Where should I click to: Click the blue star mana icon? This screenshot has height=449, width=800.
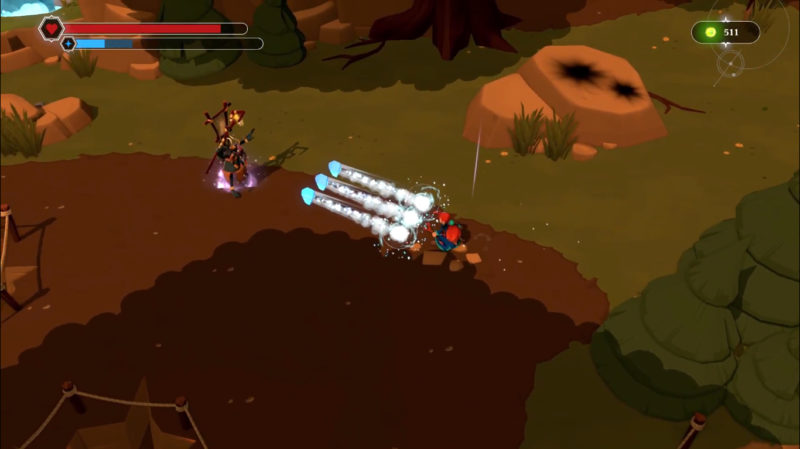68,44
